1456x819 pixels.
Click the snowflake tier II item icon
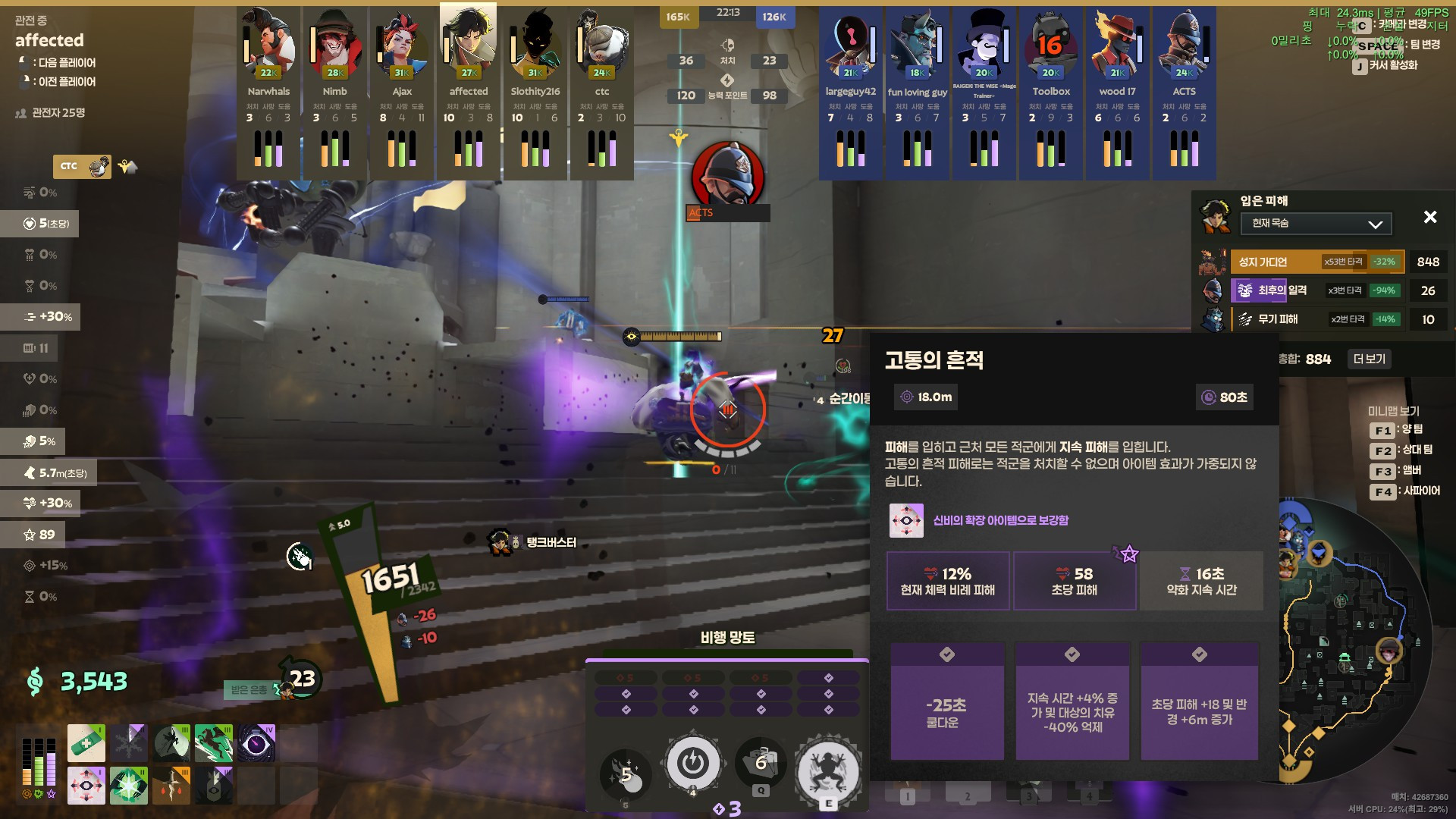coord(129,742)
